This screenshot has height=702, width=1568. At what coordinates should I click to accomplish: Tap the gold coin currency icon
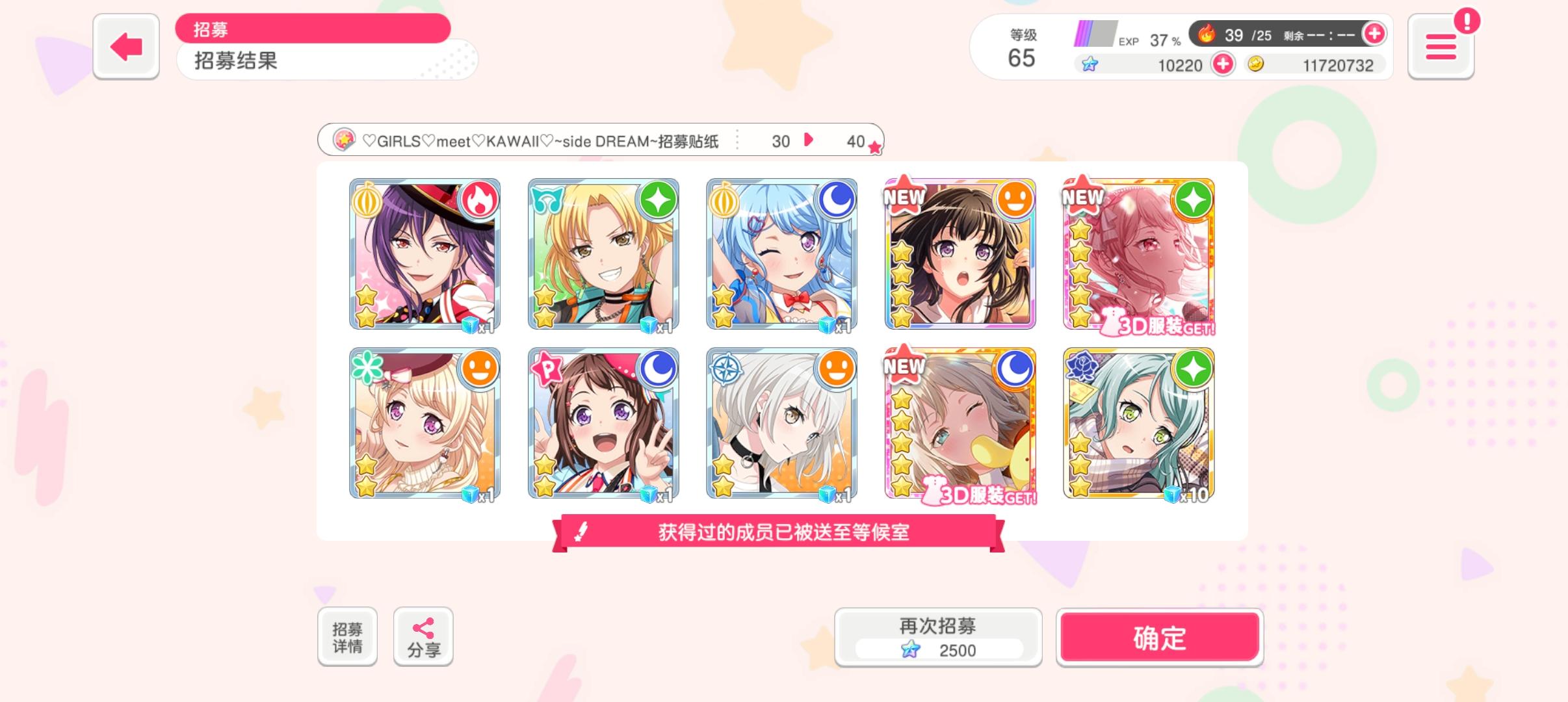click(x=1257, y=65)
